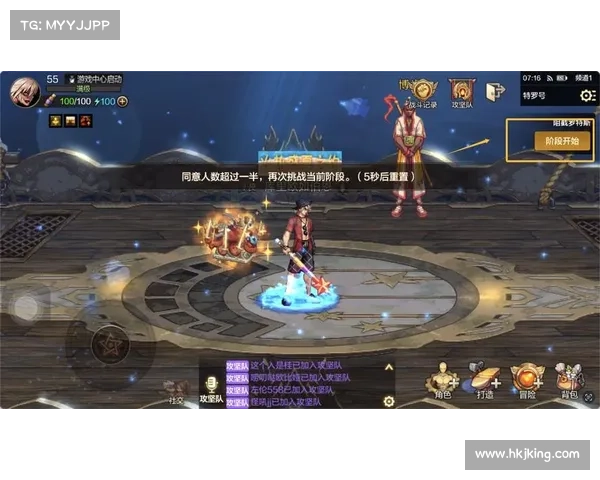The height and width of the screenshot is (480, 600).
Task: Tap the virtual joystick pad
Action: pyautogui.click(x=108, y=345)
